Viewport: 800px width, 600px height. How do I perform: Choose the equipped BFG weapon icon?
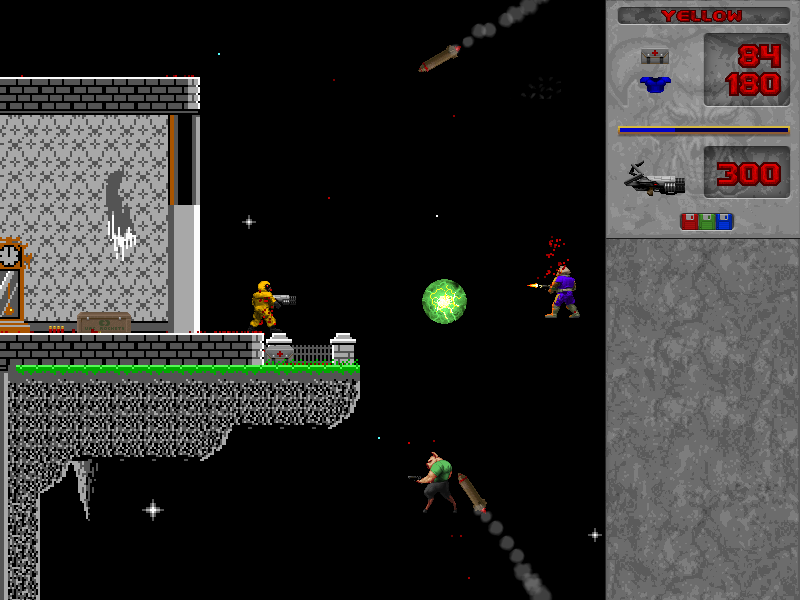655,179
